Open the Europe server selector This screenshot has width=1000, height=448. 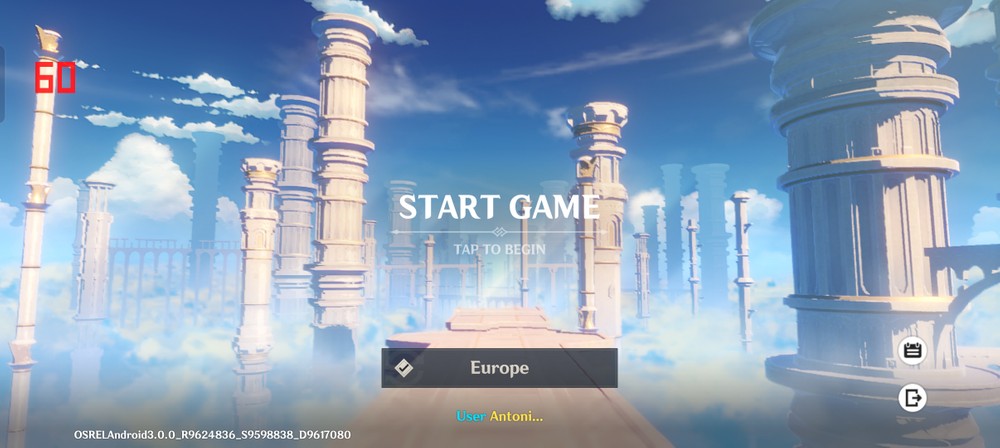[x=499, y=368]
